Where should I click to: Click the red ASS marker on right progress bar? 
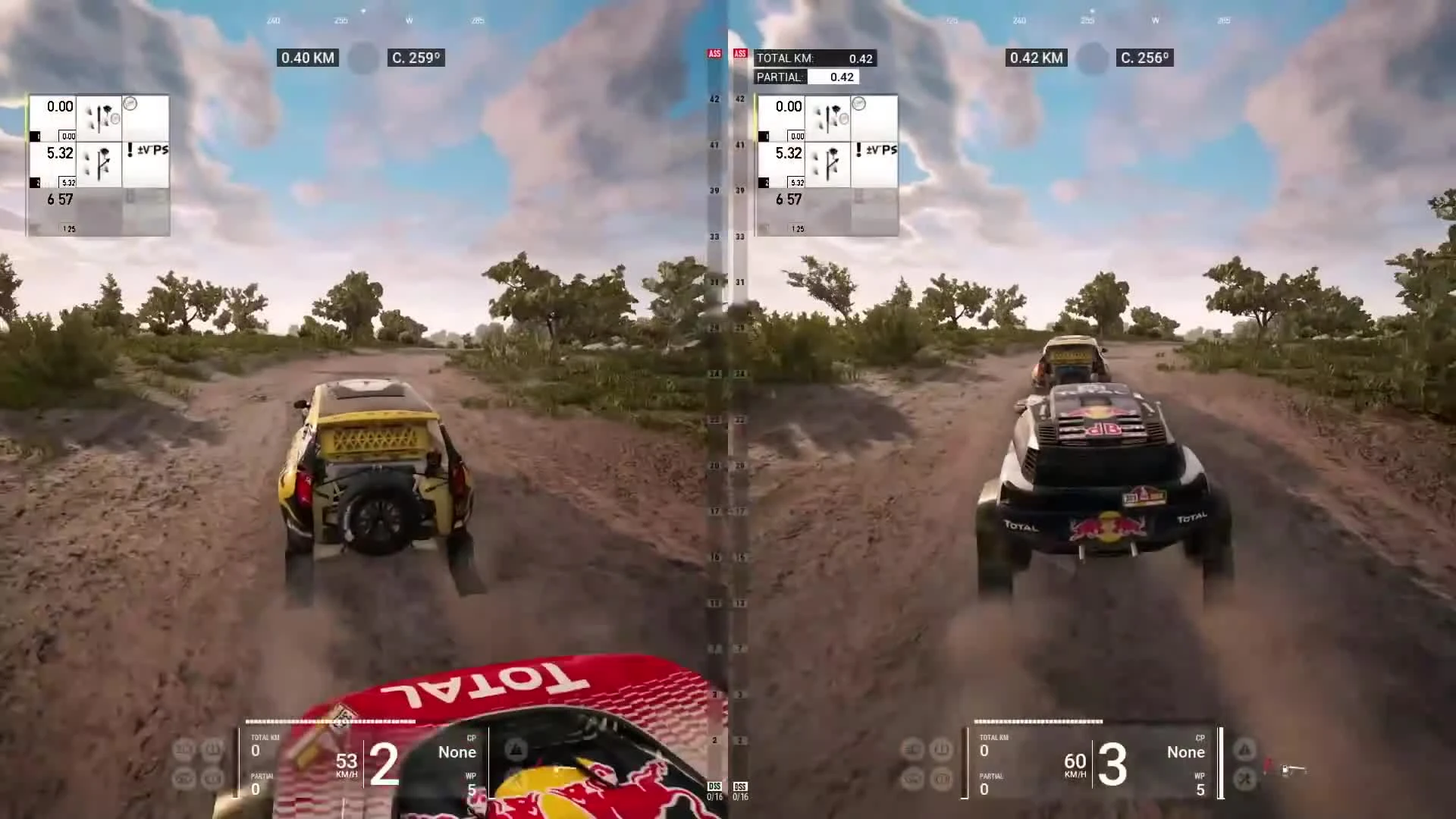click(741, 53)
